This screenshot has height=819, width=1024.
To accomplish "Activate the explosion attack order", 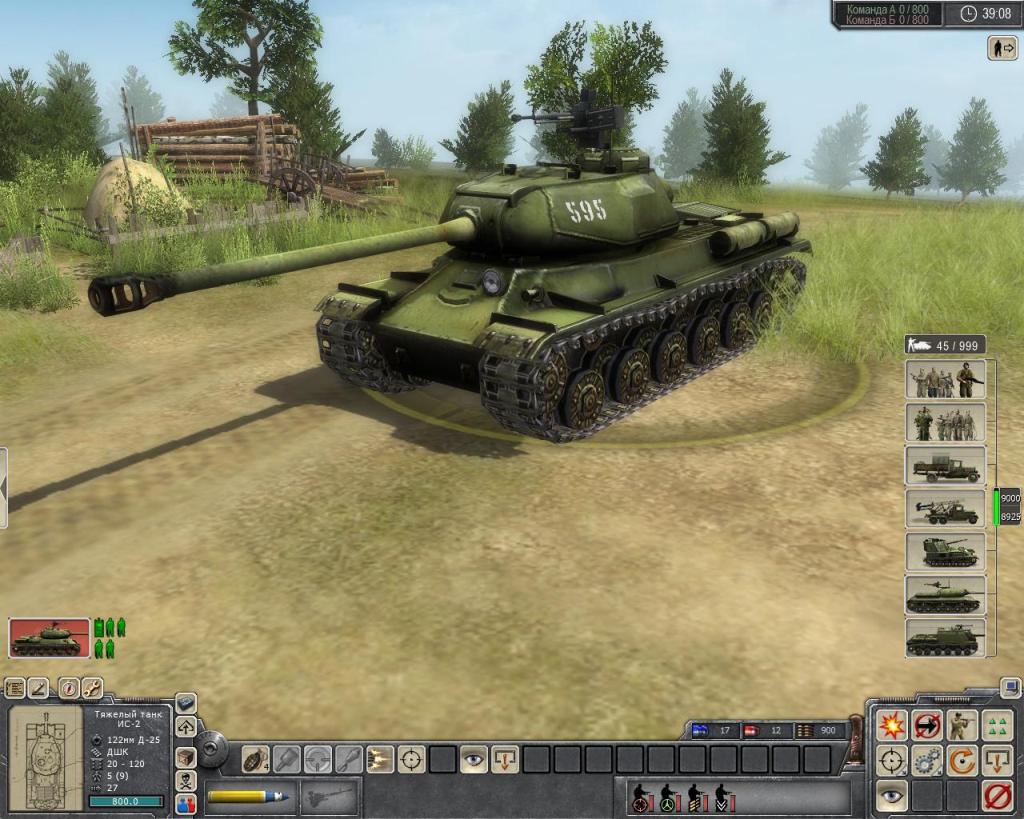I will tap(891, 725).
